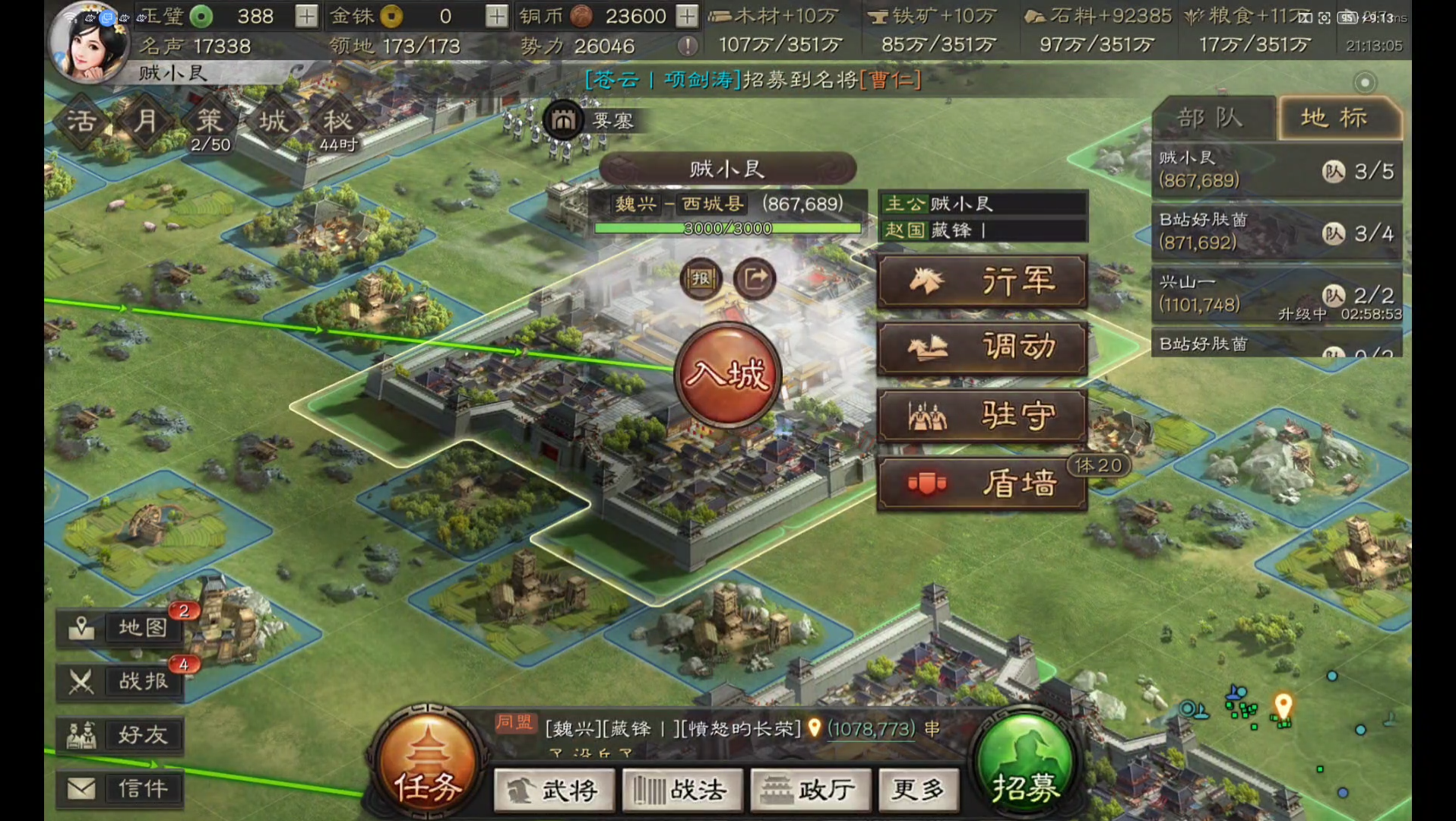Enter the city via 入城 button
Viewport: 1456px width, 821px height.
coord(727,374)
